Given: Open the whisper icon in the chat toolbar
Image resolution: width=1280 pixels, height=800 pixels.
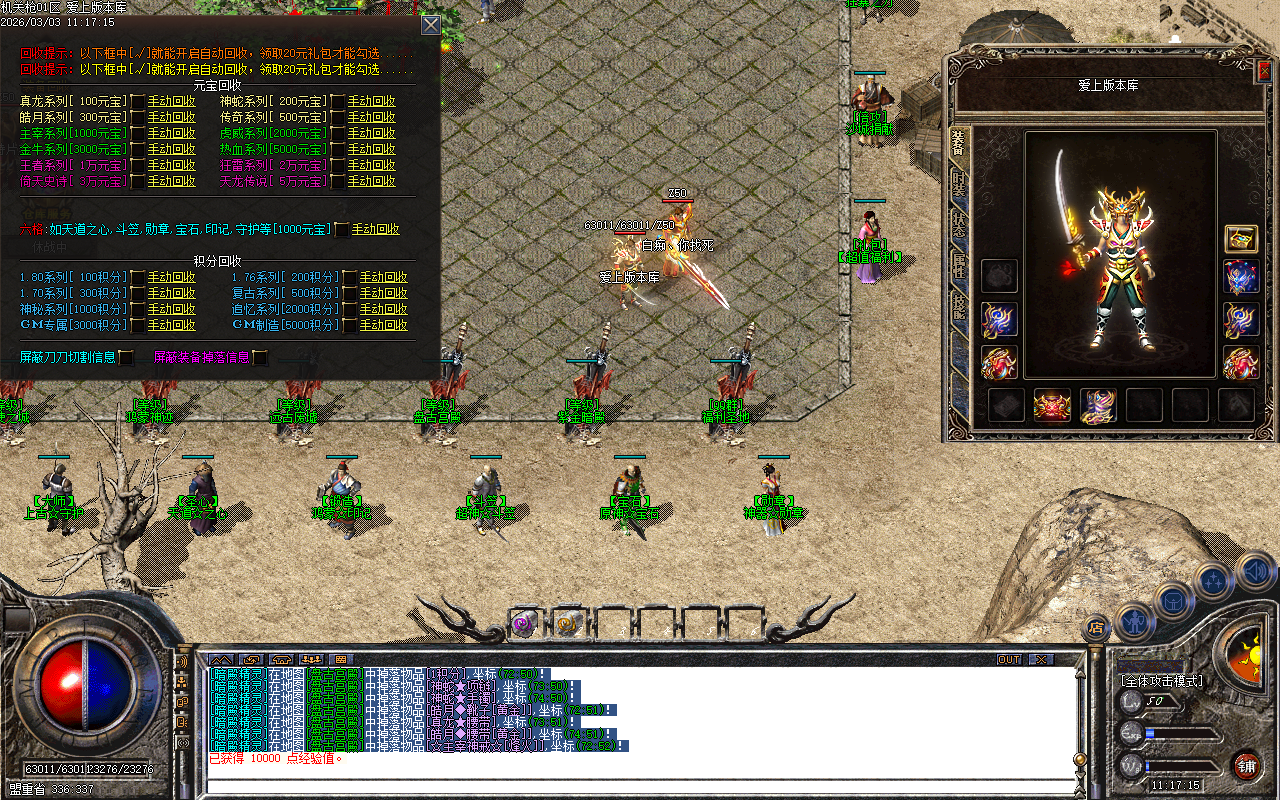Looking at the screenshot, I should [x=252, y=660].
